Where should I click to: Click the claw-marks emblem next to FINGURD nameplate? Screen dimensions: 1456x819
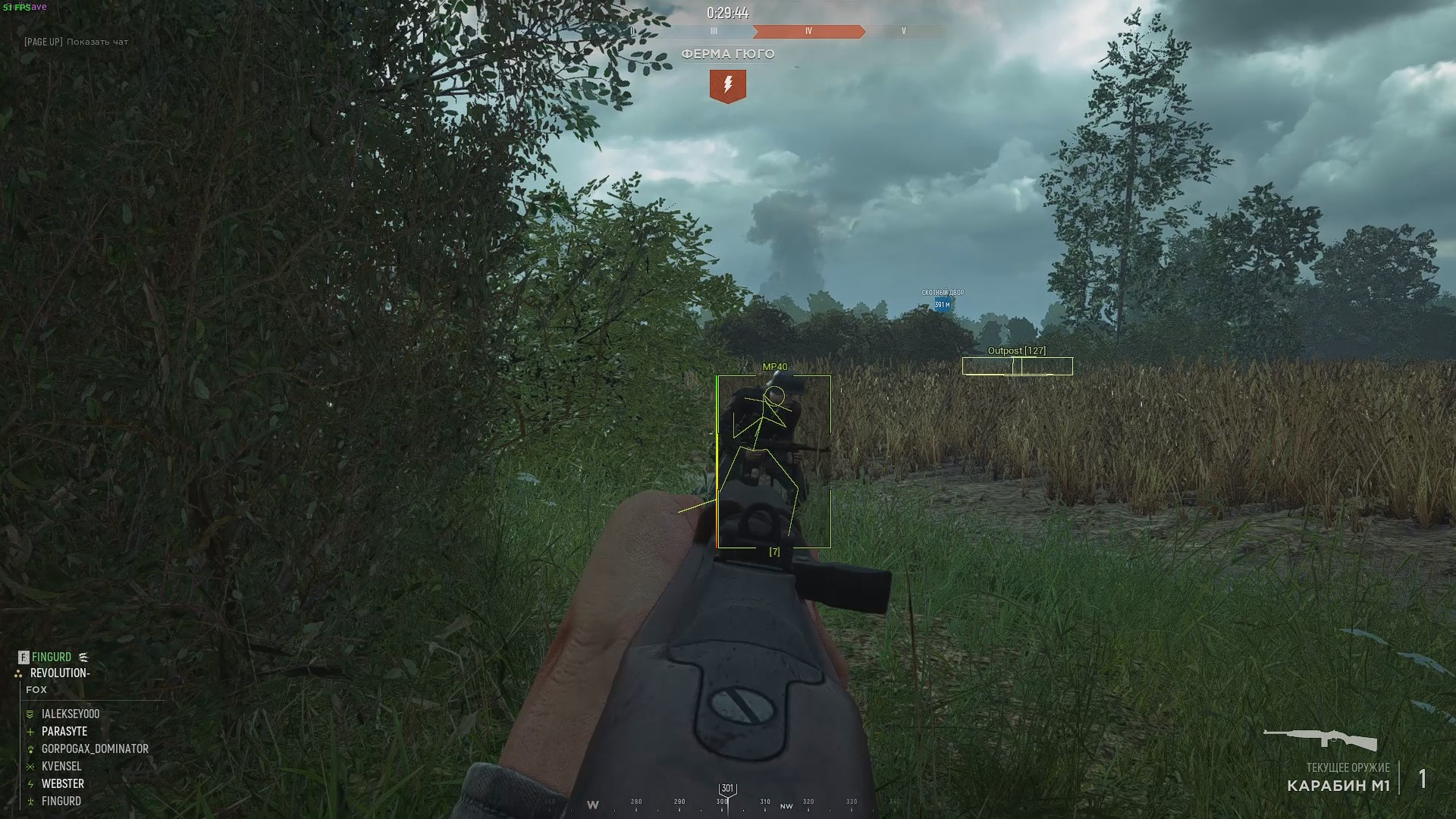pos(83,657)
